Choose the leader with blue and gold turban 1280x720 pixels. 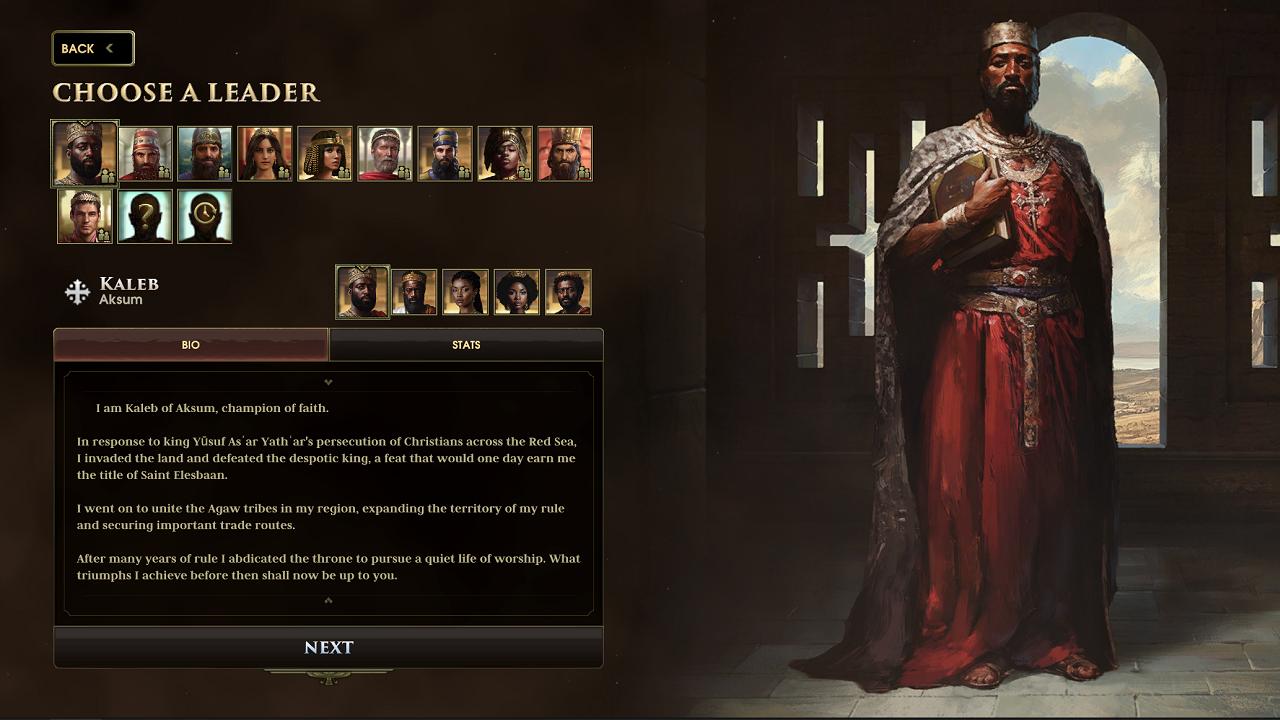[445, 153]
